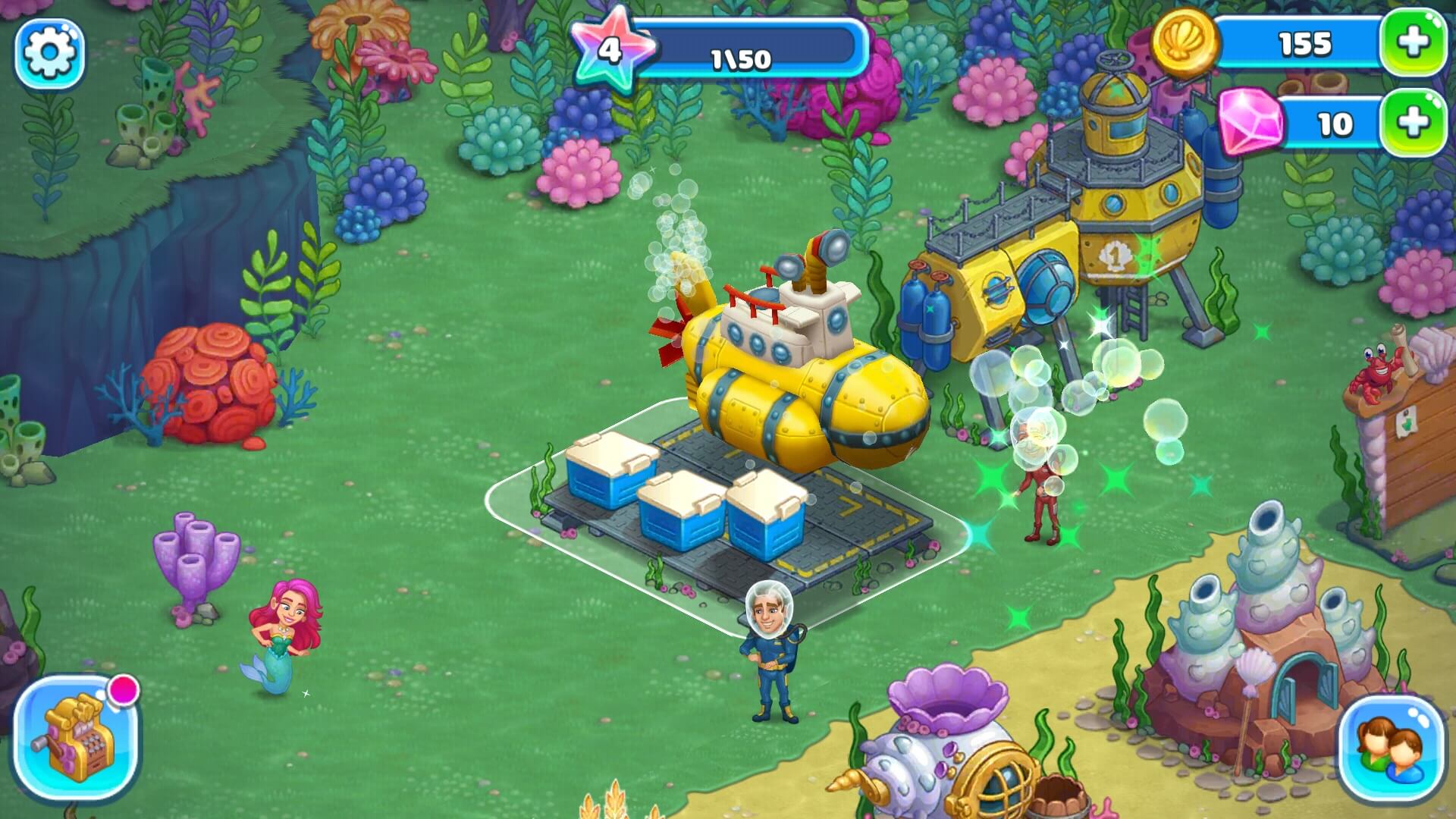Screen dimensions: 1456x819
Task: Add more shell coins with plus button
Action: click(1412, 43)
